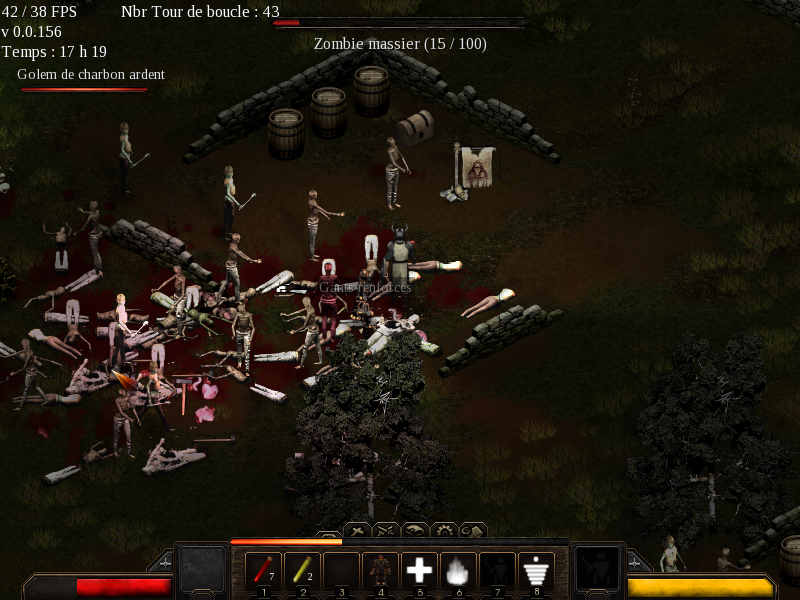Use the yellow potion in slot 2

tap(302, 571)
